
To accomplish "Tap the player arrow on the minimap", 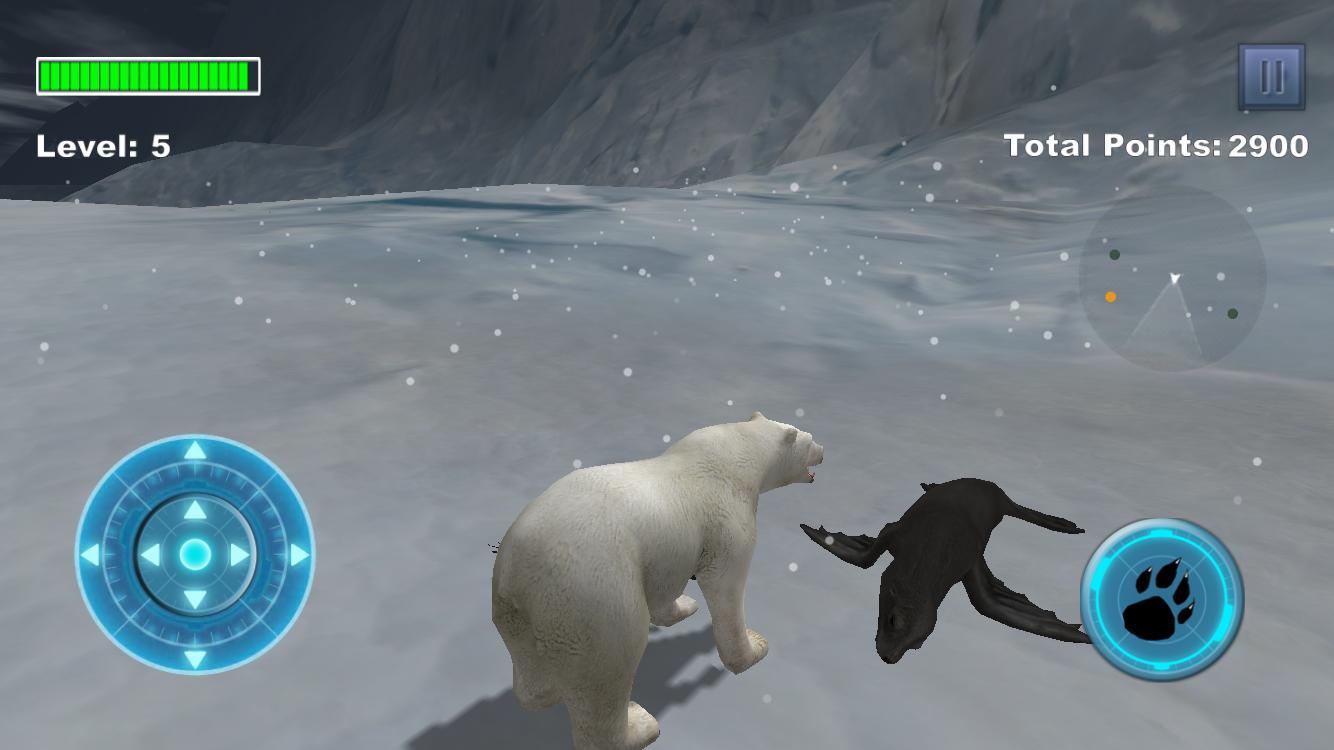I will pyautogui.click(x=1175, y=278).
